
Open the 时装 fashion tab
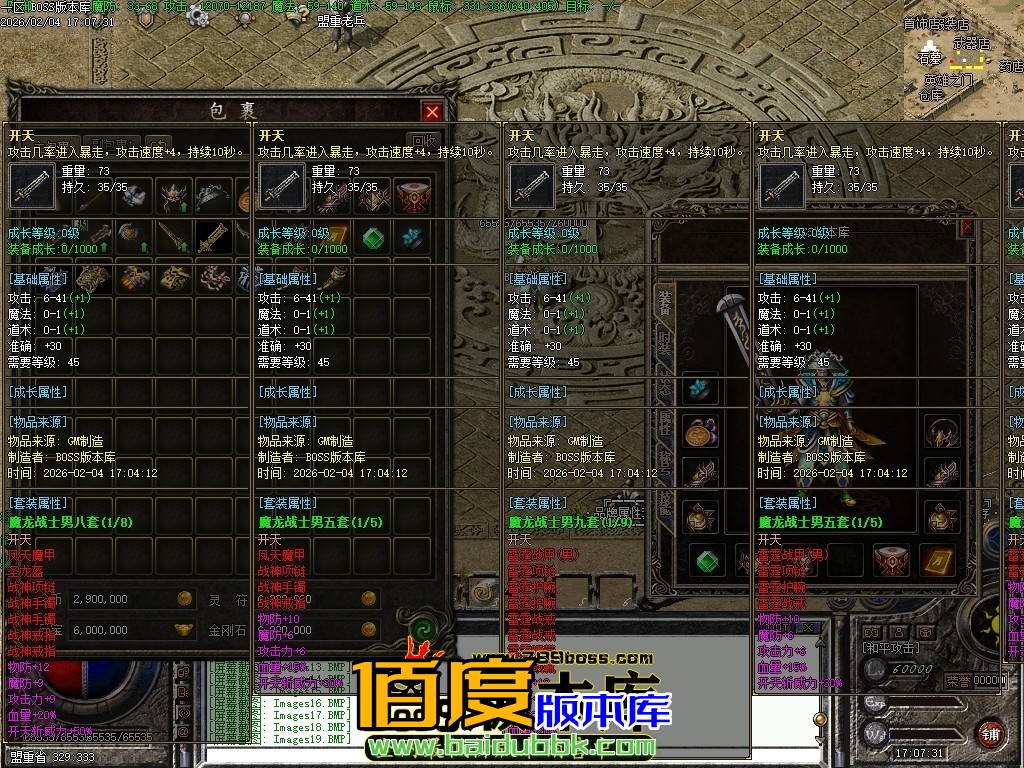[x=665, y=343]
